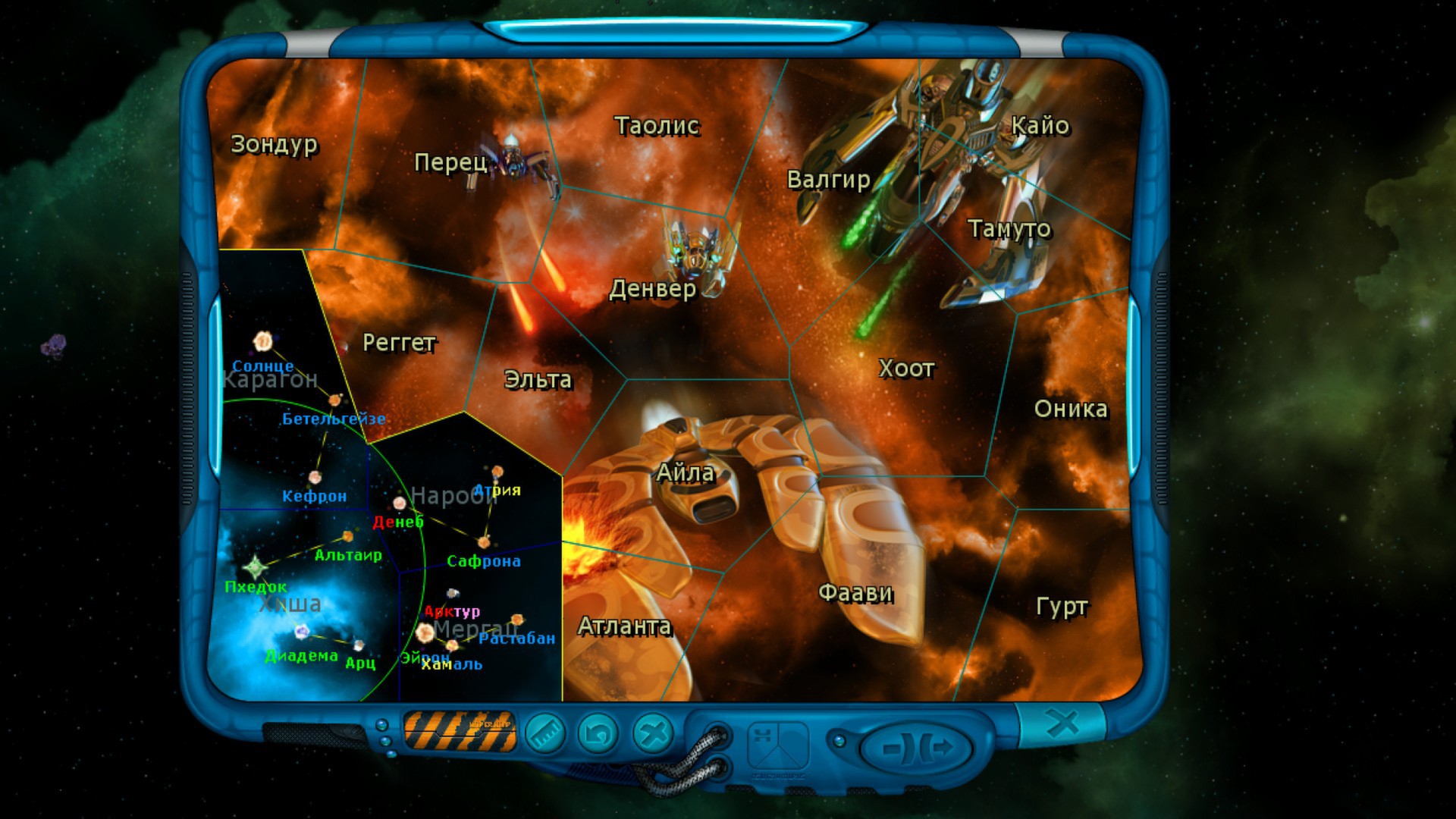
Task: Click the Сафрона star icon
Action: 484,543
